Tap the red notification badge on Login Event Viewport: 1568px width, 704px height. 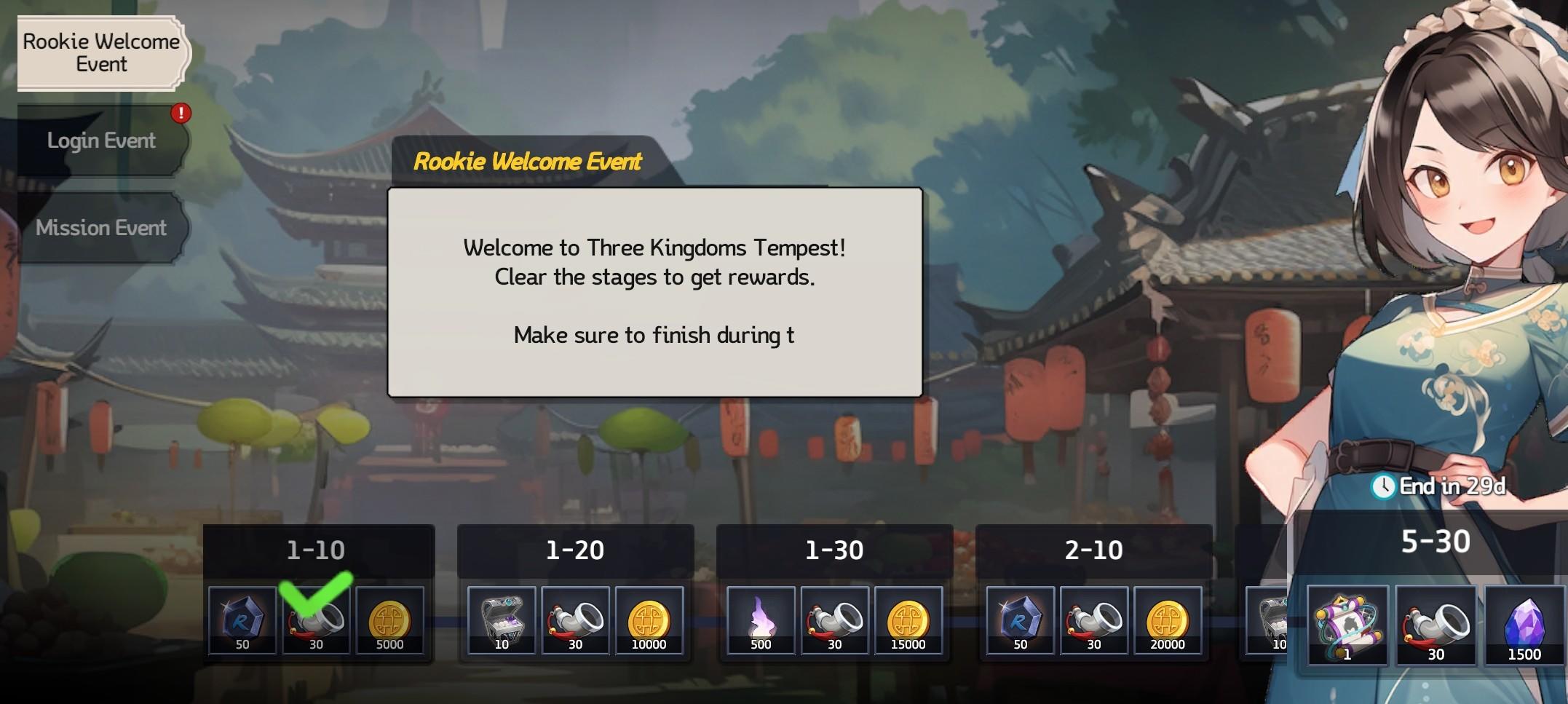[181, 113]
